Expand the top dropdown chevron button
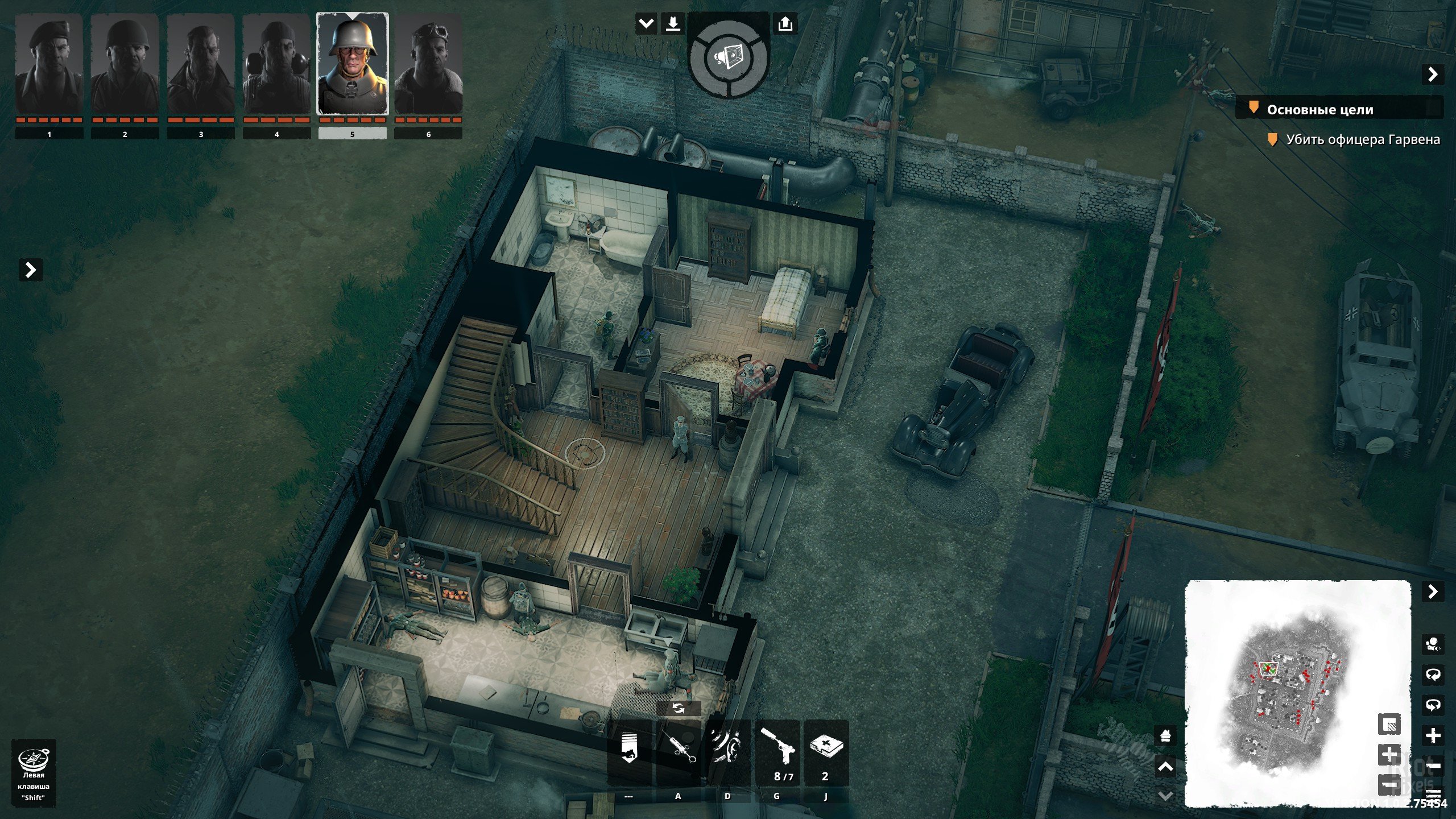Image resolution: width=1456 pixels, height=819 pixels. (646, 24)
